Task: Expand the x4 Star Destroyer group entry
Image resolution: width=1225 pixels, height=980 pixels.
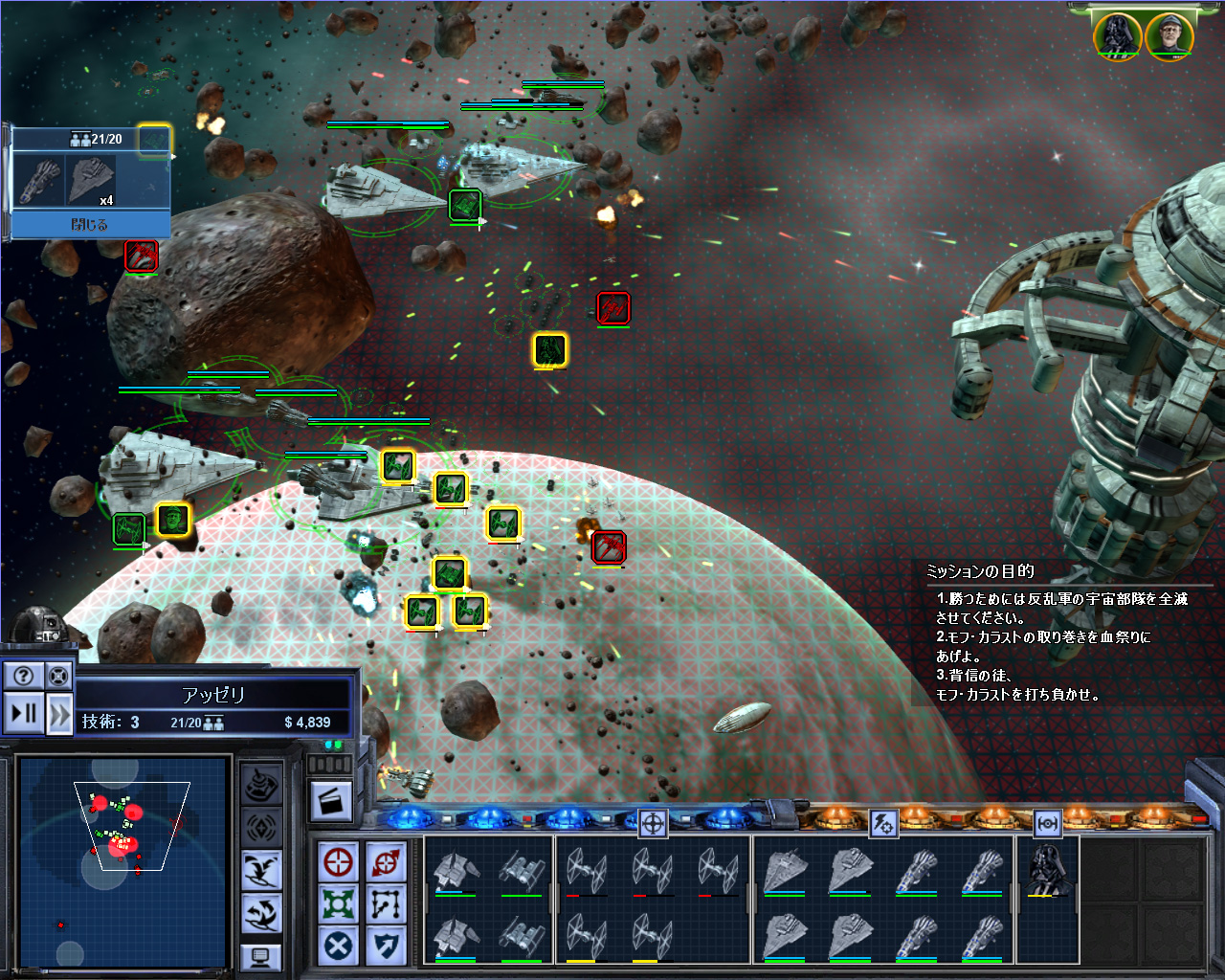Action: tap(91, 180)
